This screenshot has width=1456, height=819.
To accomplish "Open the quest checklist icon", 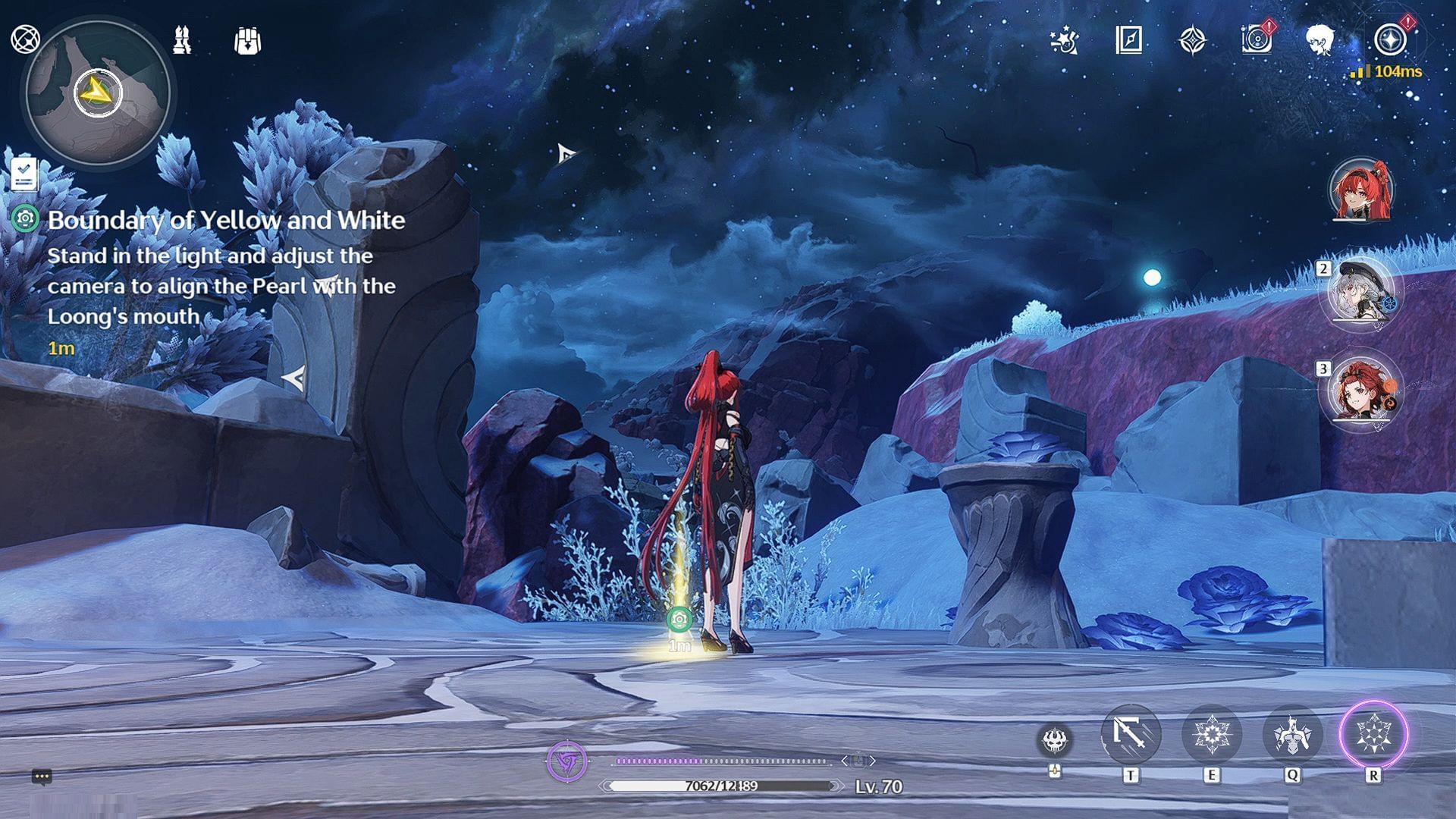I will pos(24,174).
